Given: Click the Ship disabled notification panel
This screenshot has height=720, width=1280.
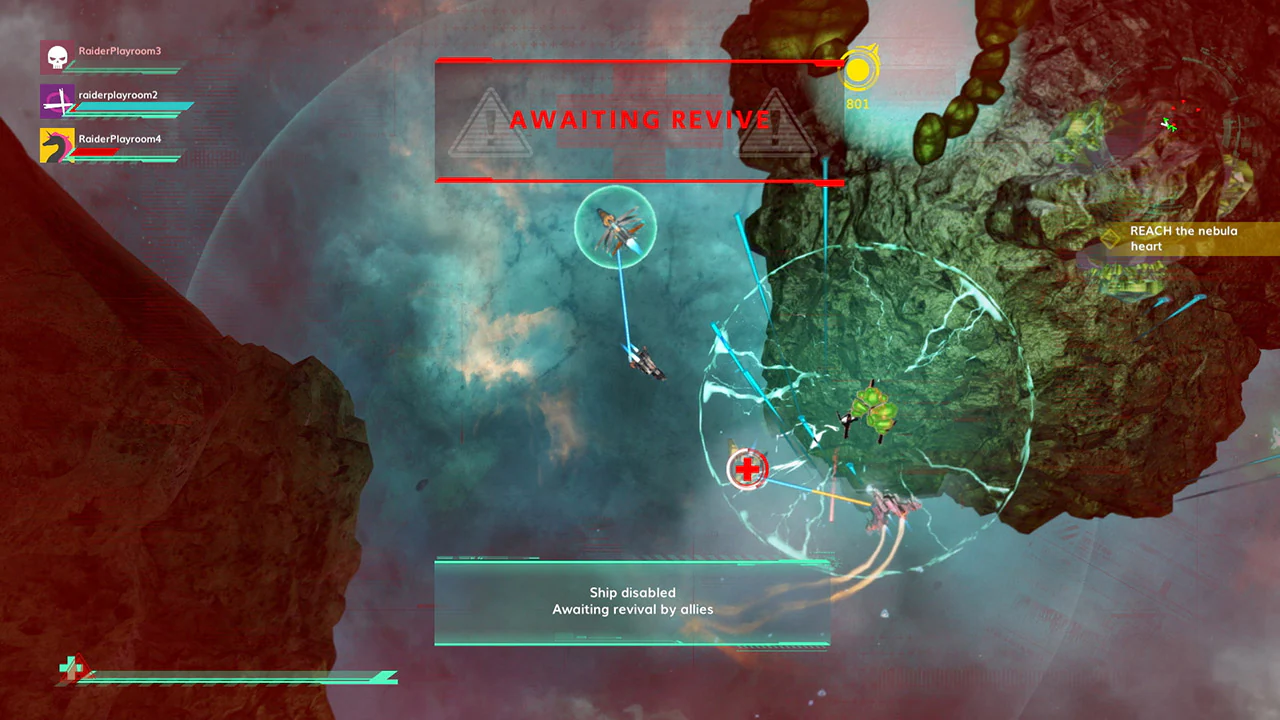Looking at the screenshot, I should pyautogui.click(x=632, y=600).
